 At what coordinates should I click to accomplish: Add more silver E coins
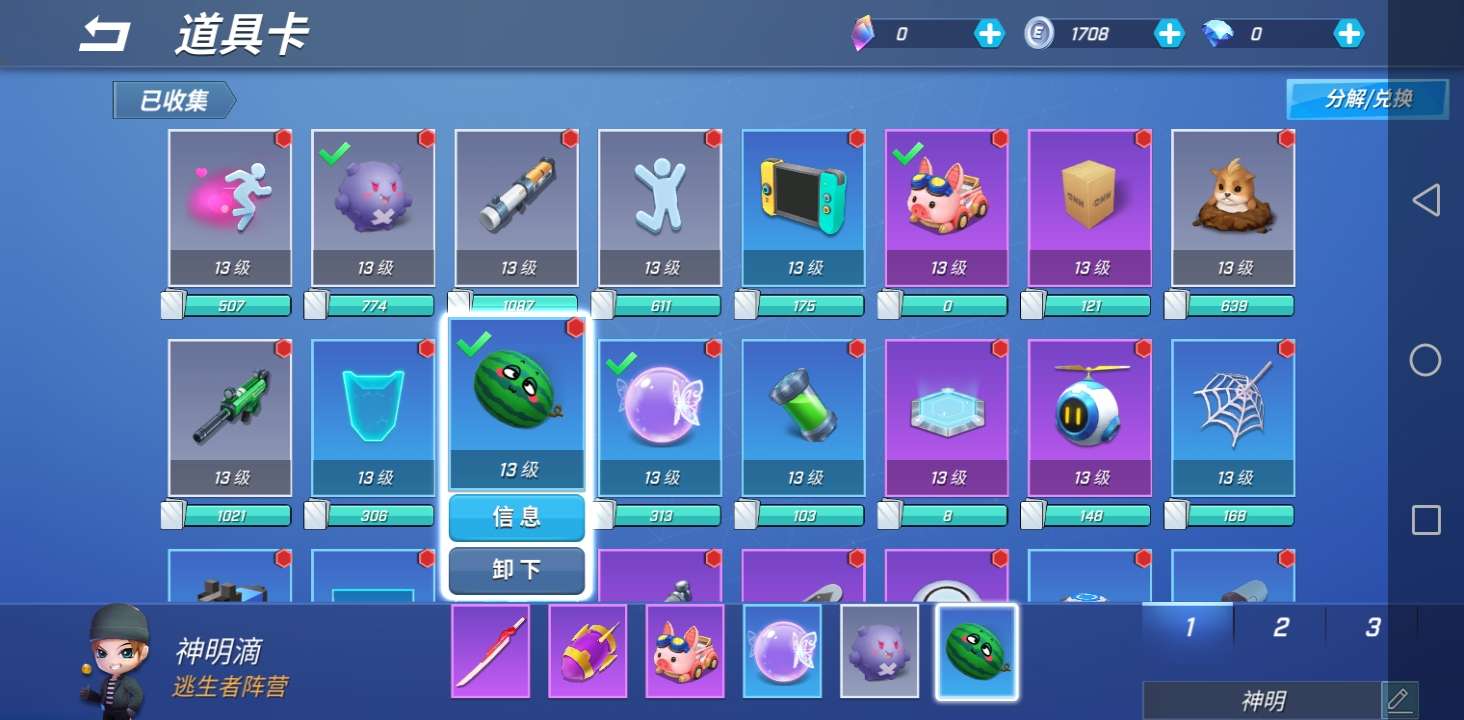point(1169,34)
